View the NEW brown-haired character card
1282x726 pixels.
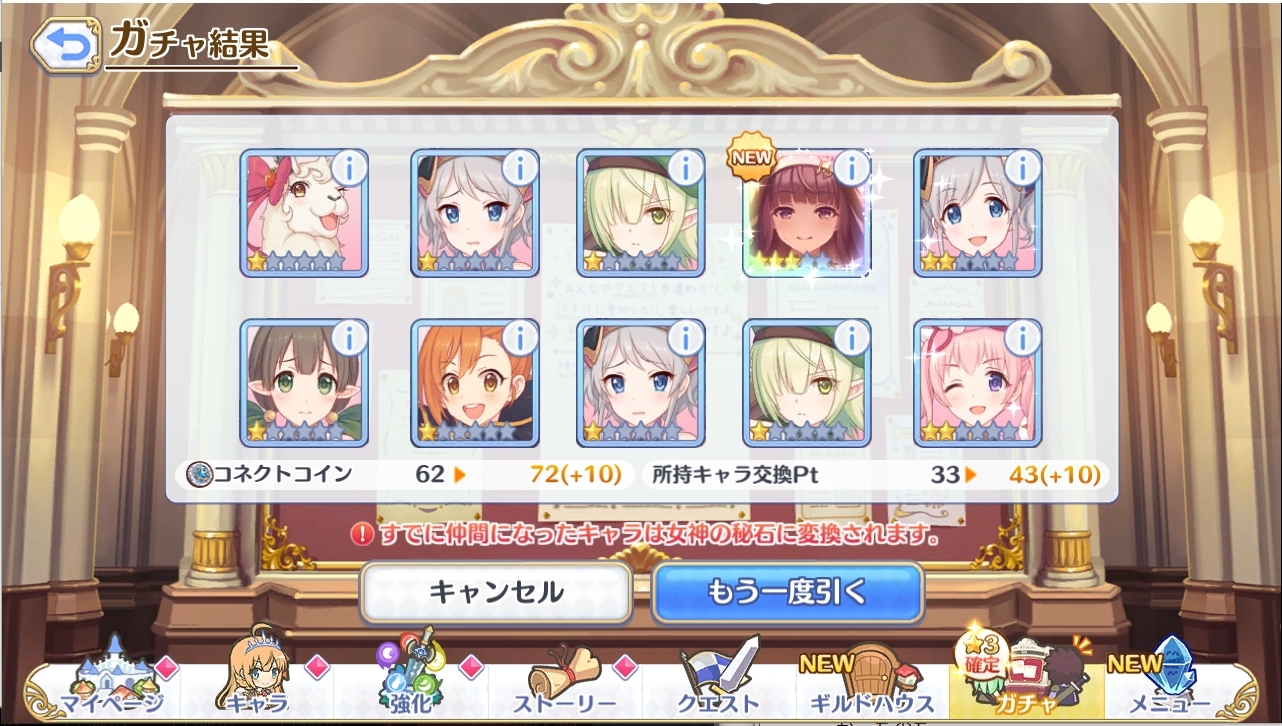pyautogui.click(x=806, y=213)
